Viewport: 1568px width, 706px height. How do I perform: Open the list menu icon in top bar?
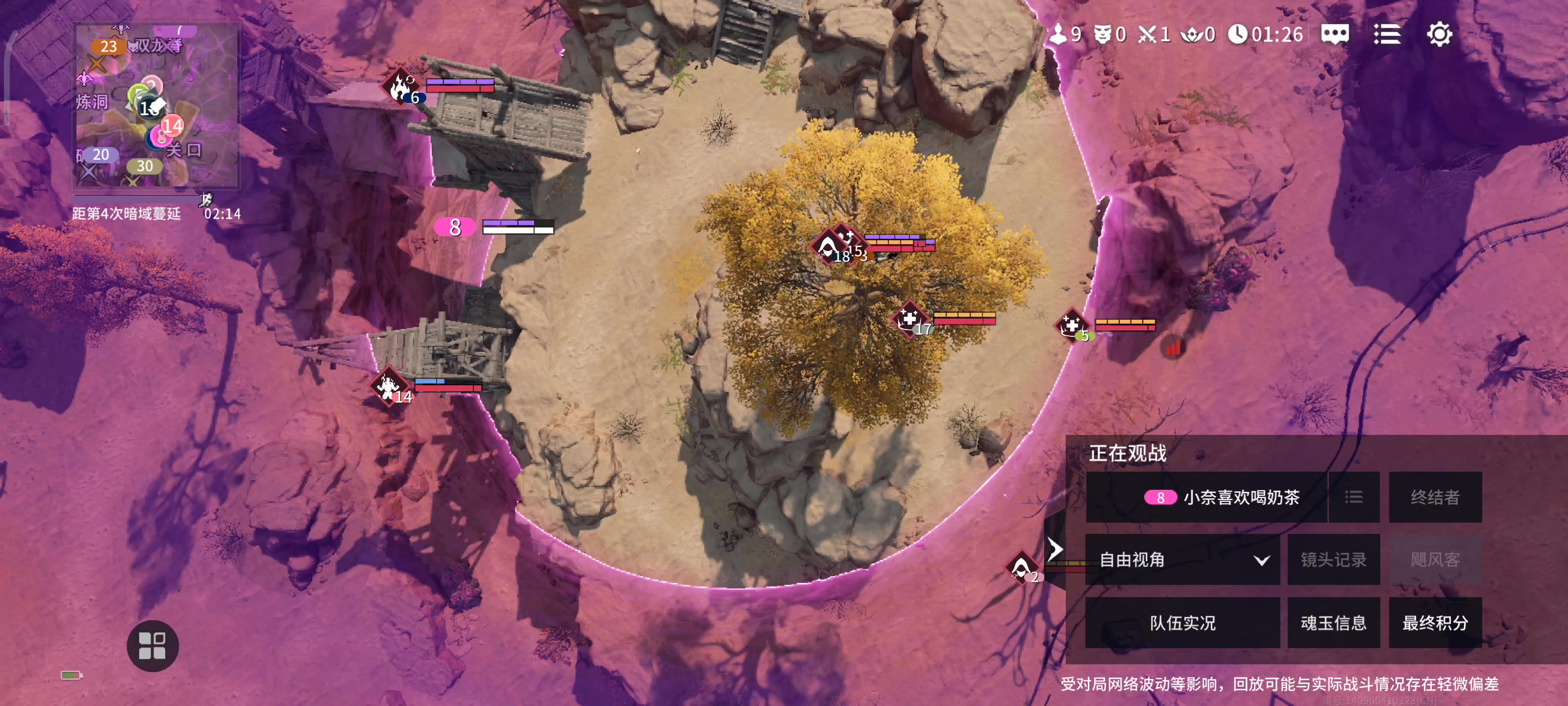1387,34
